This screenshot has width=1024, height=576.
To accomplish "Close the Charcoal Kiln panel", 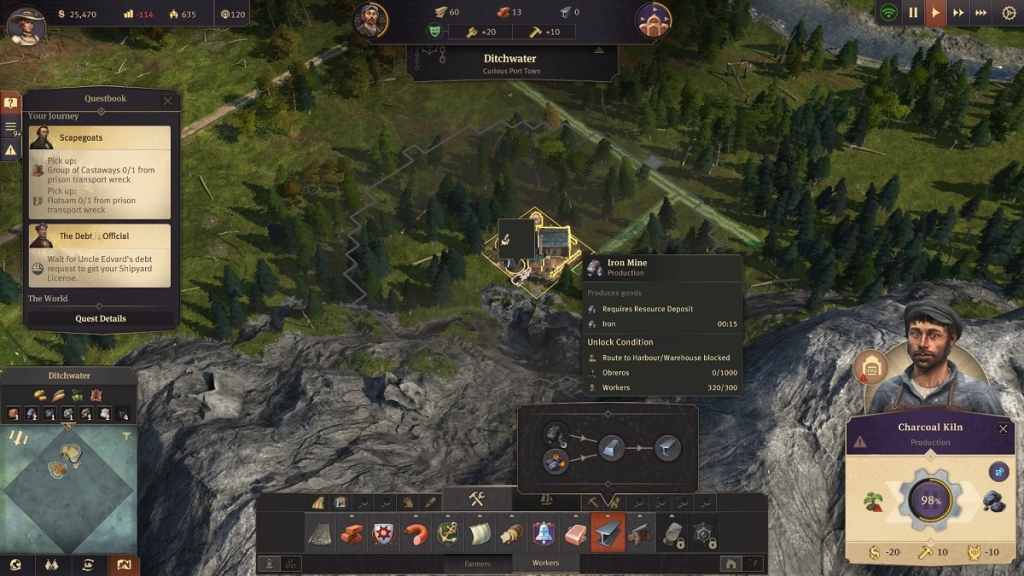I will pos(1003,428).
